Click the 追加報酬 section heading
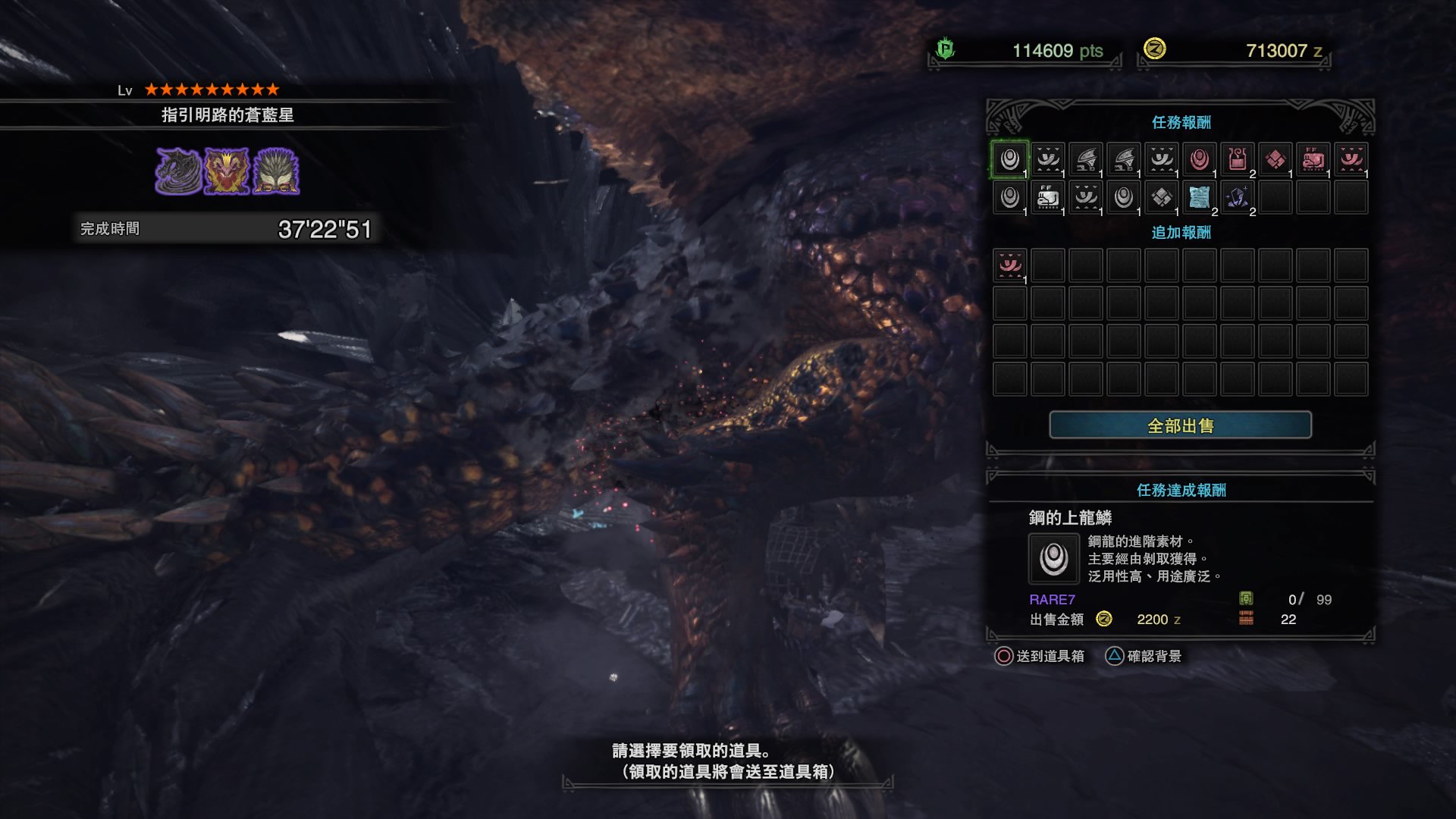 click(1181, 234)
